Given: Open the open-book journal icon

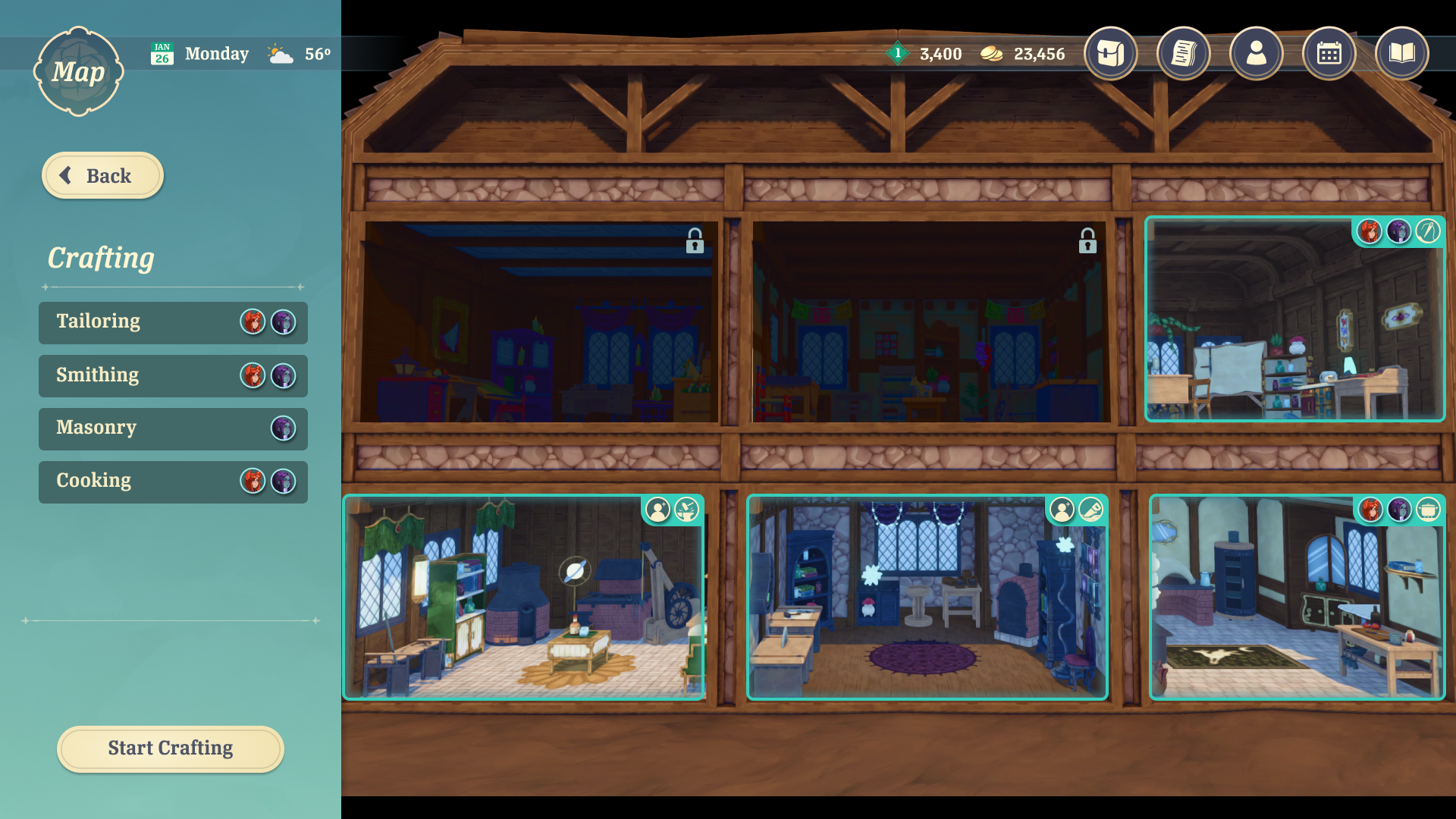Looking at the screenshot, I should pos(1401,54).
